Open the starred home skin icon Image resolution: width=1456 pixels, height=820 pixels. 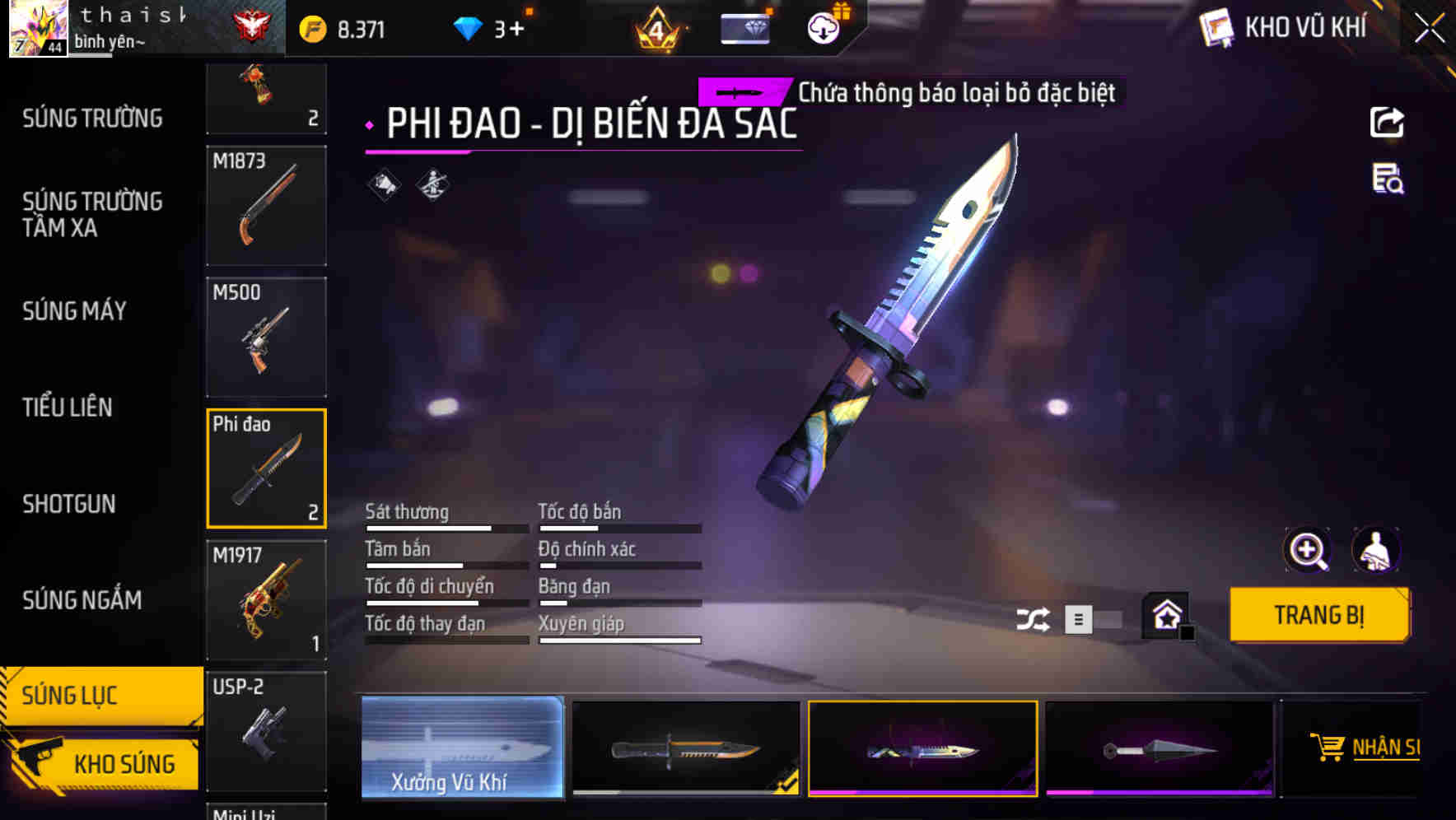[1166, 616]
